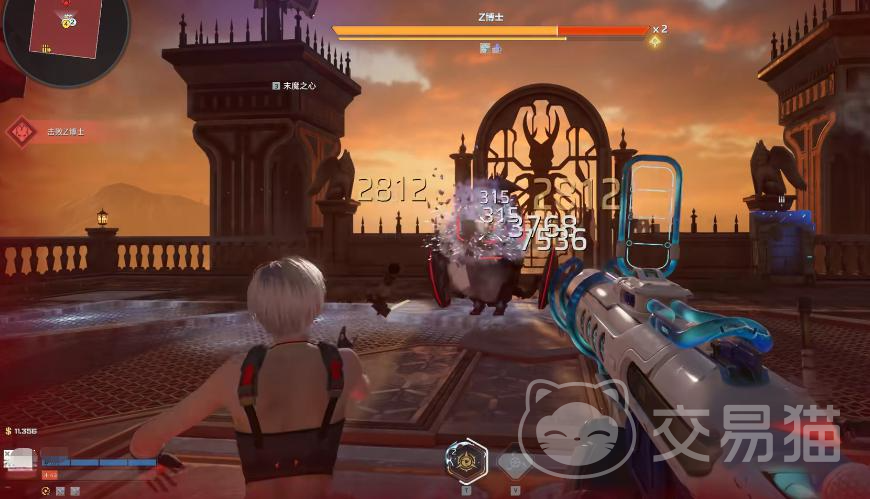Click the status icons under the boss bar
This screenshot has height=499, width=870.
pos(490,48)
